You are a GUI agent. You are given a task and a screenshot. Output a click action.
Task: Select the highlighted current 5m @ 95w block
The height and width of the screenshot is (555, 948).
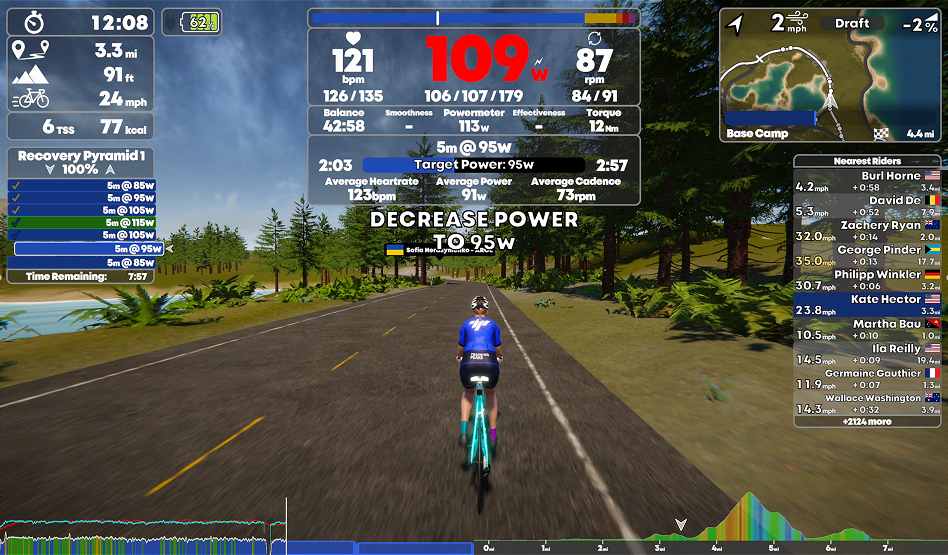(88, 249)
